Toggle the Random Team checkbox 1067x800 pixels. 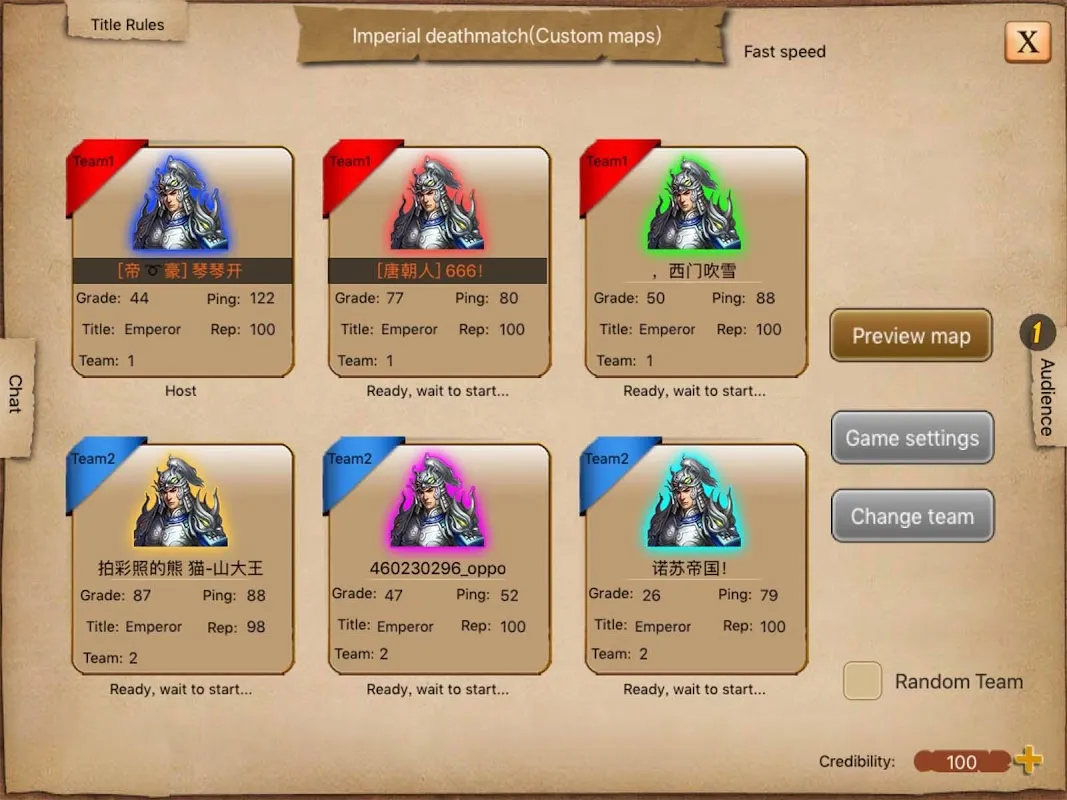862,681
